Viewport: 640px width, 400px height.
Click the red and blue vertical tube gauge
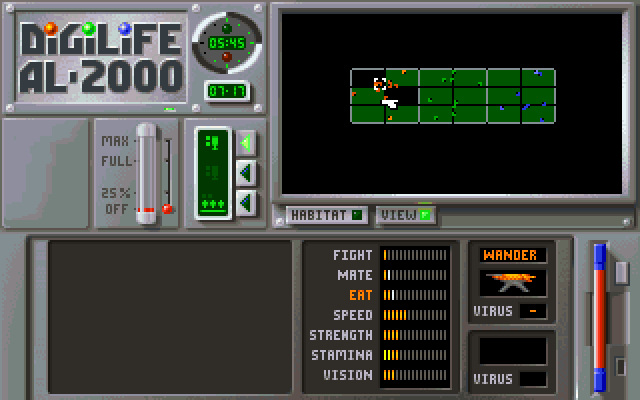click(x=600, y=317)
